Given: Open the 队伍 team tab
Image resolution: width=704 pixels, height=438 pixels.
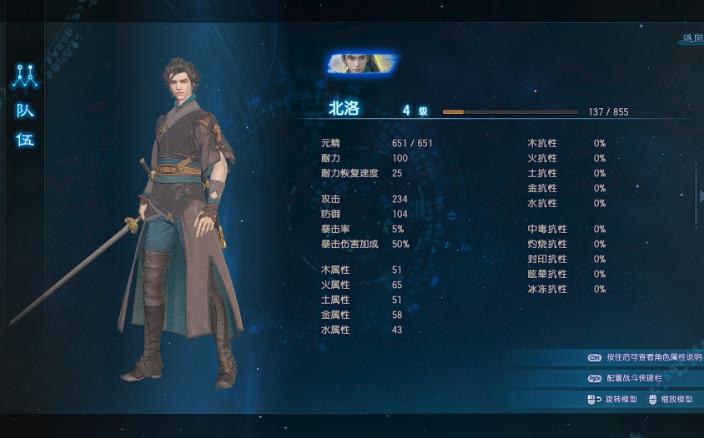Looking at the screenshot, I should pos(25,125).
